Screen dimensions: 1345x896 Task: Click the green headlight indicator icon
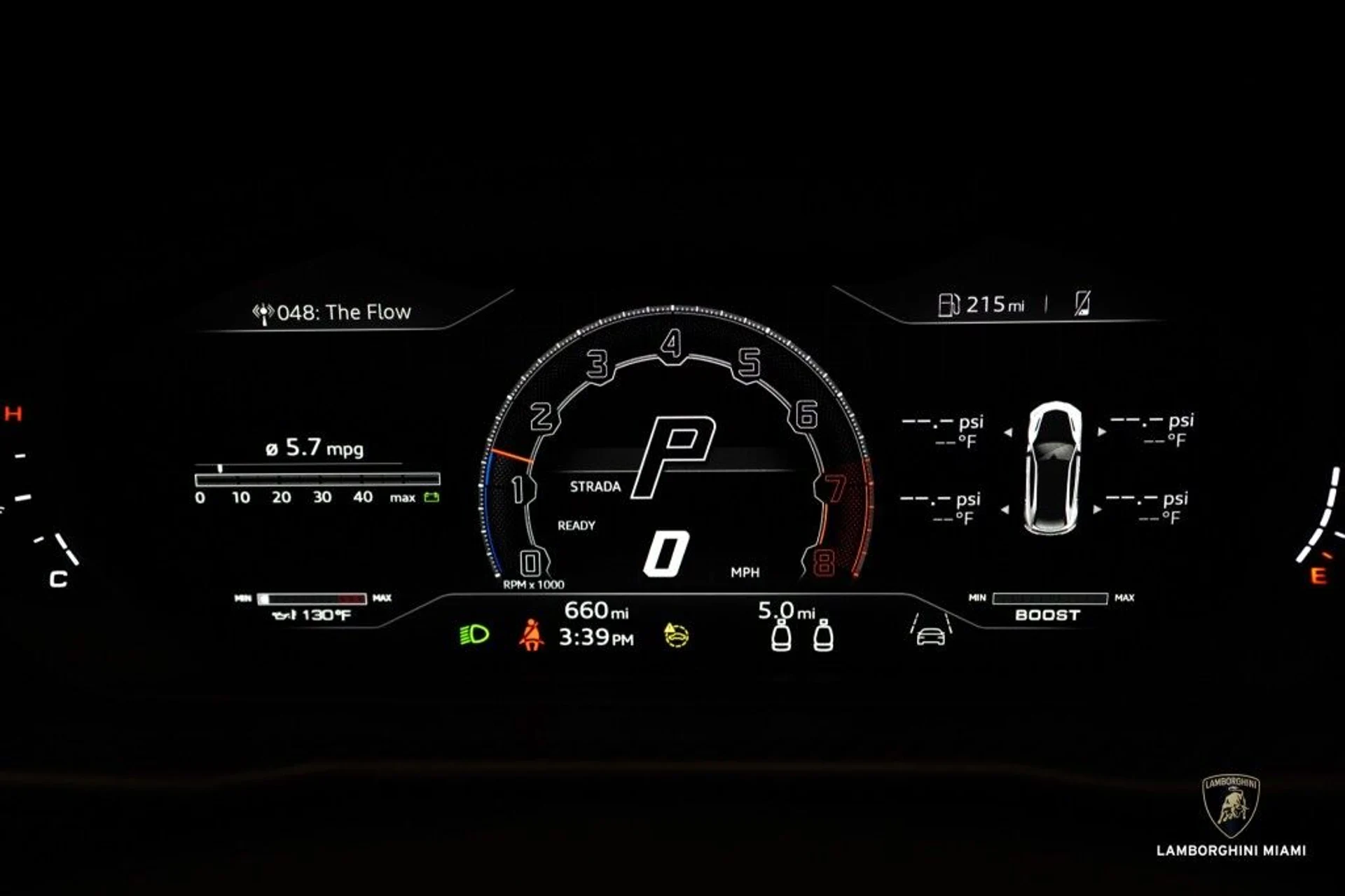[474, 635]
